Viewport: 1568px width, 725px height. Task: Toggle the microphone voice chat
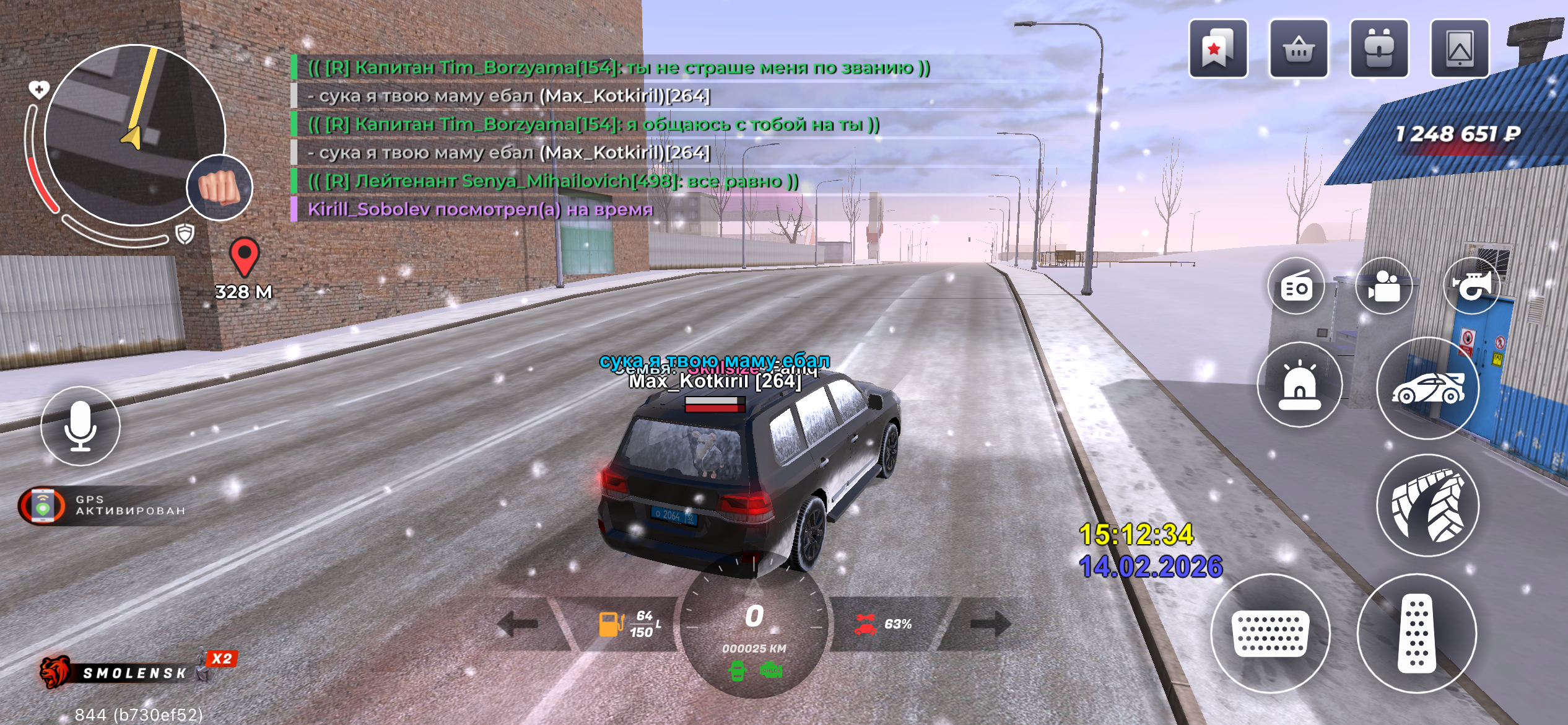[x=81, y=426]
